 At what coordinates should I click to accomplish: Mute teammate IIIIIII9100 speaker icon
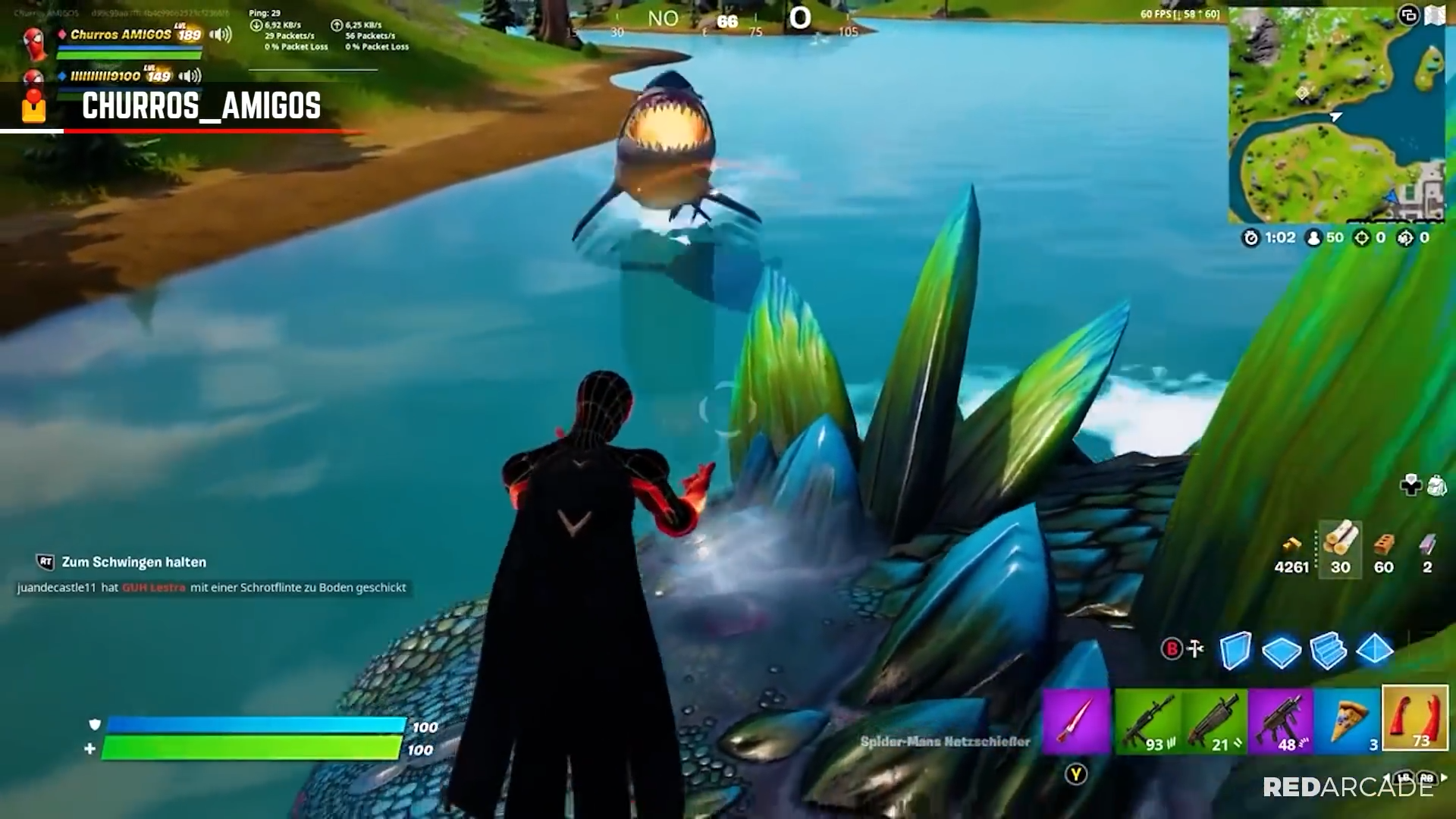click(190, 77)
